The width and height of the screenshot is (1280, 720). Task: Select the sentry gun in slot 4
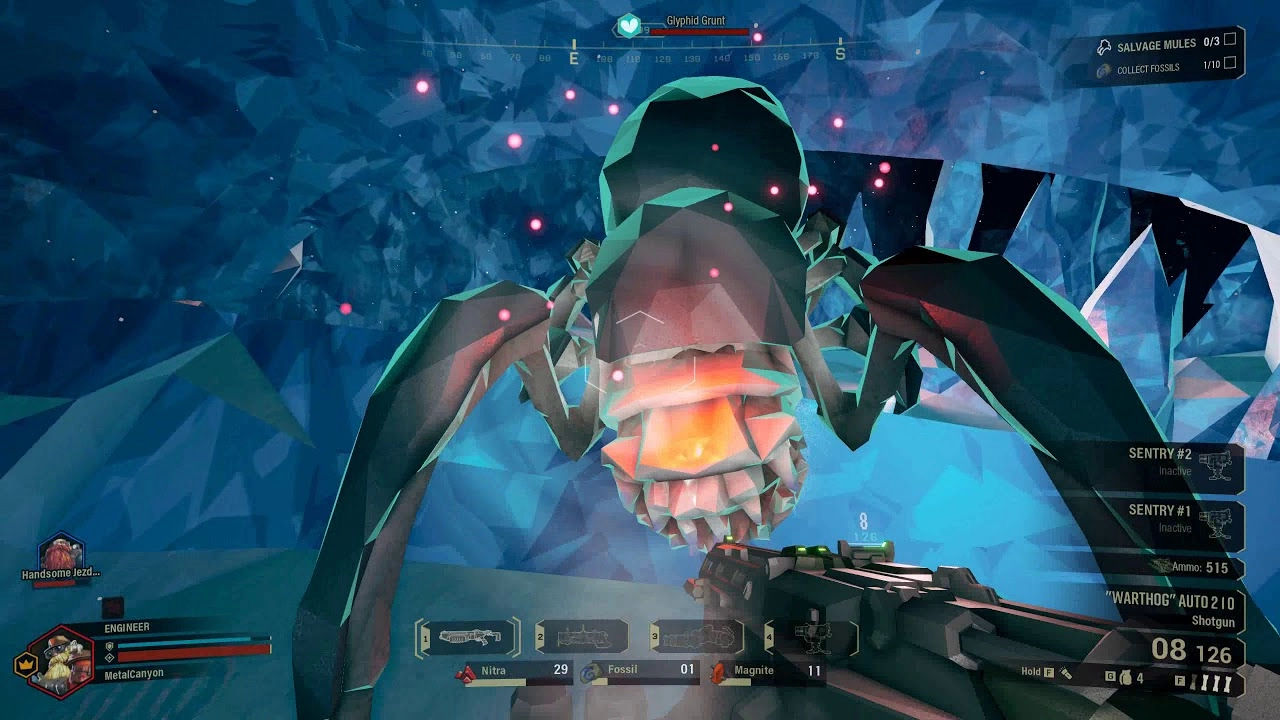point(810,636)
